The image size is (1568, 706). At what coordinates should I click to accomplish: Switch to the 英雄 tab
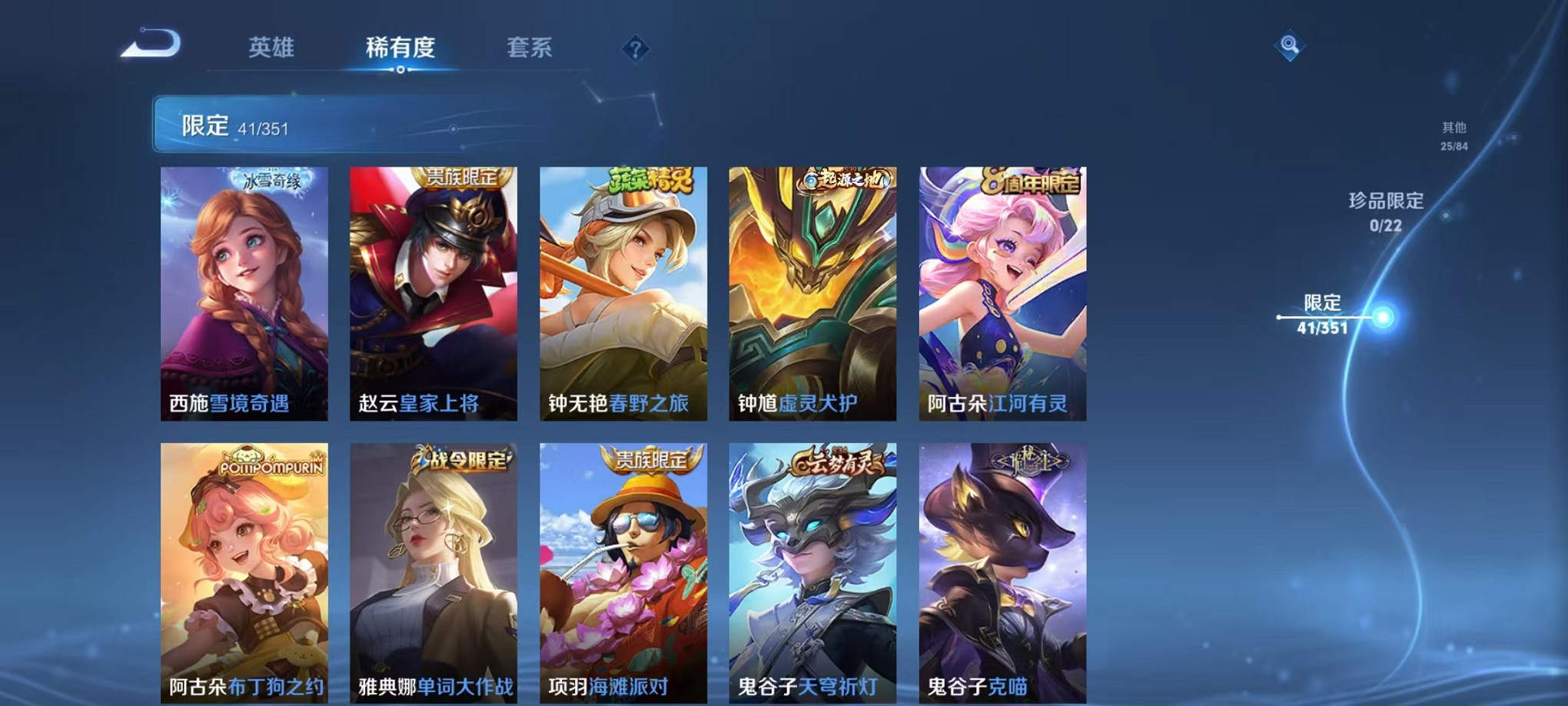(x=271, y=48)
